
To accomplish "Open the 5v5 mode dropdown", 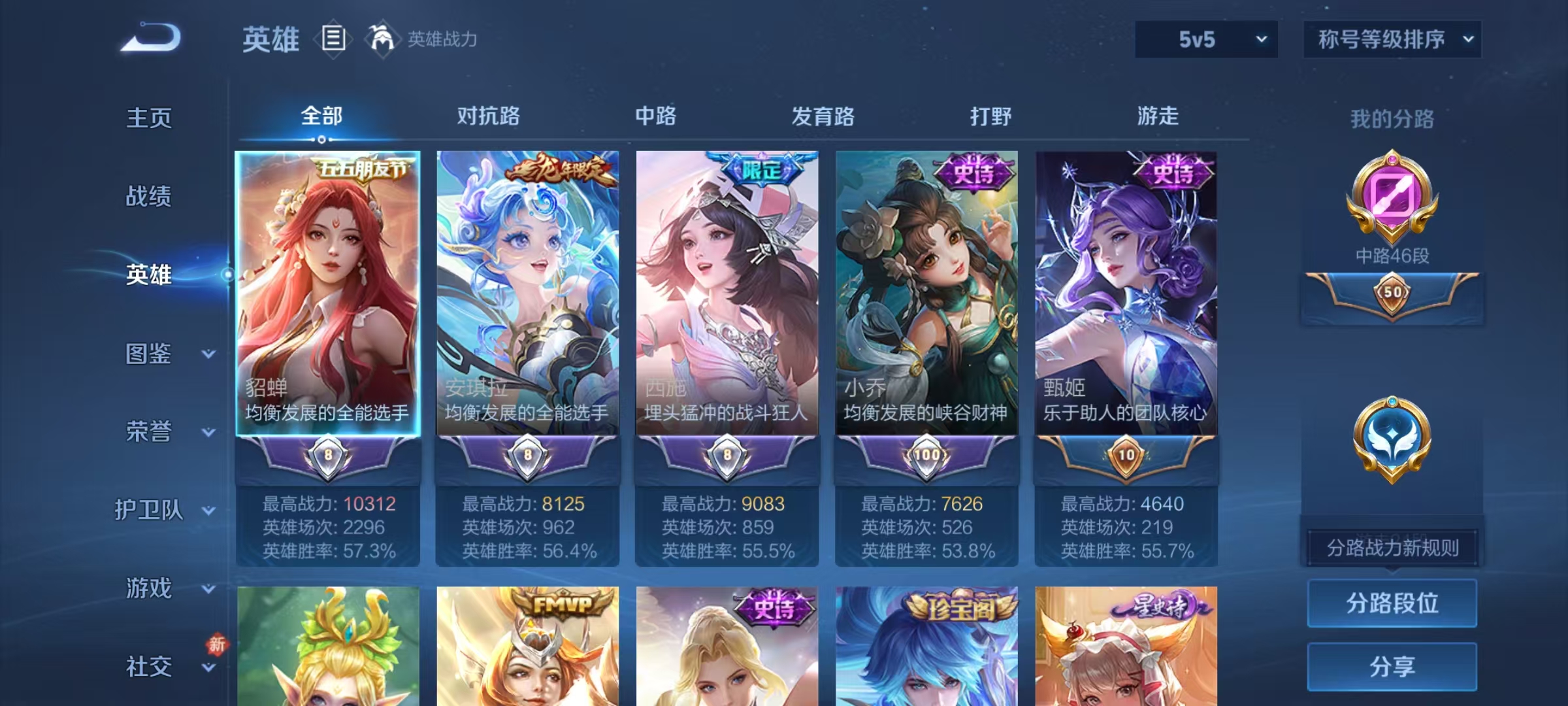I will 1204,39.
